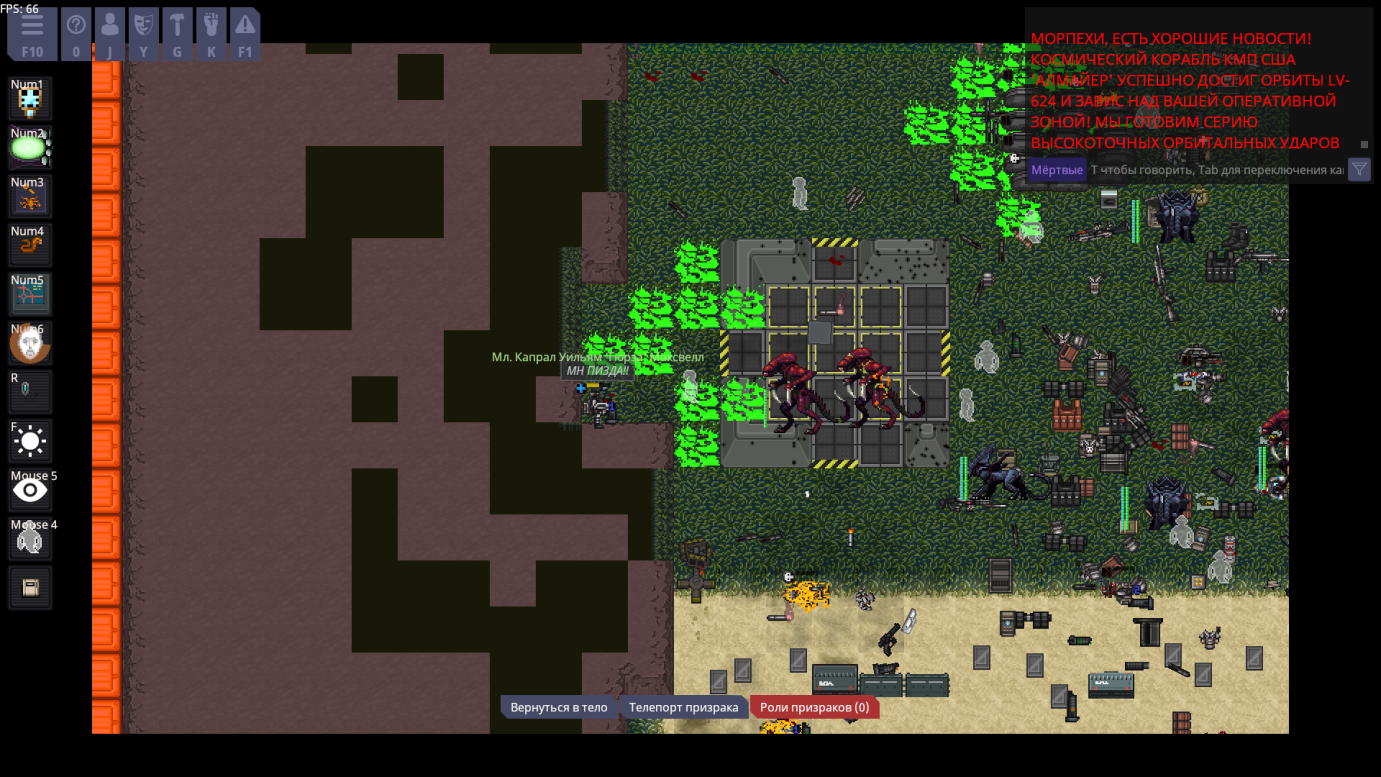This screenshot has height=777, width=1381.
Task: Open the hammer crafting menu
Action: (x=177, y=33)
